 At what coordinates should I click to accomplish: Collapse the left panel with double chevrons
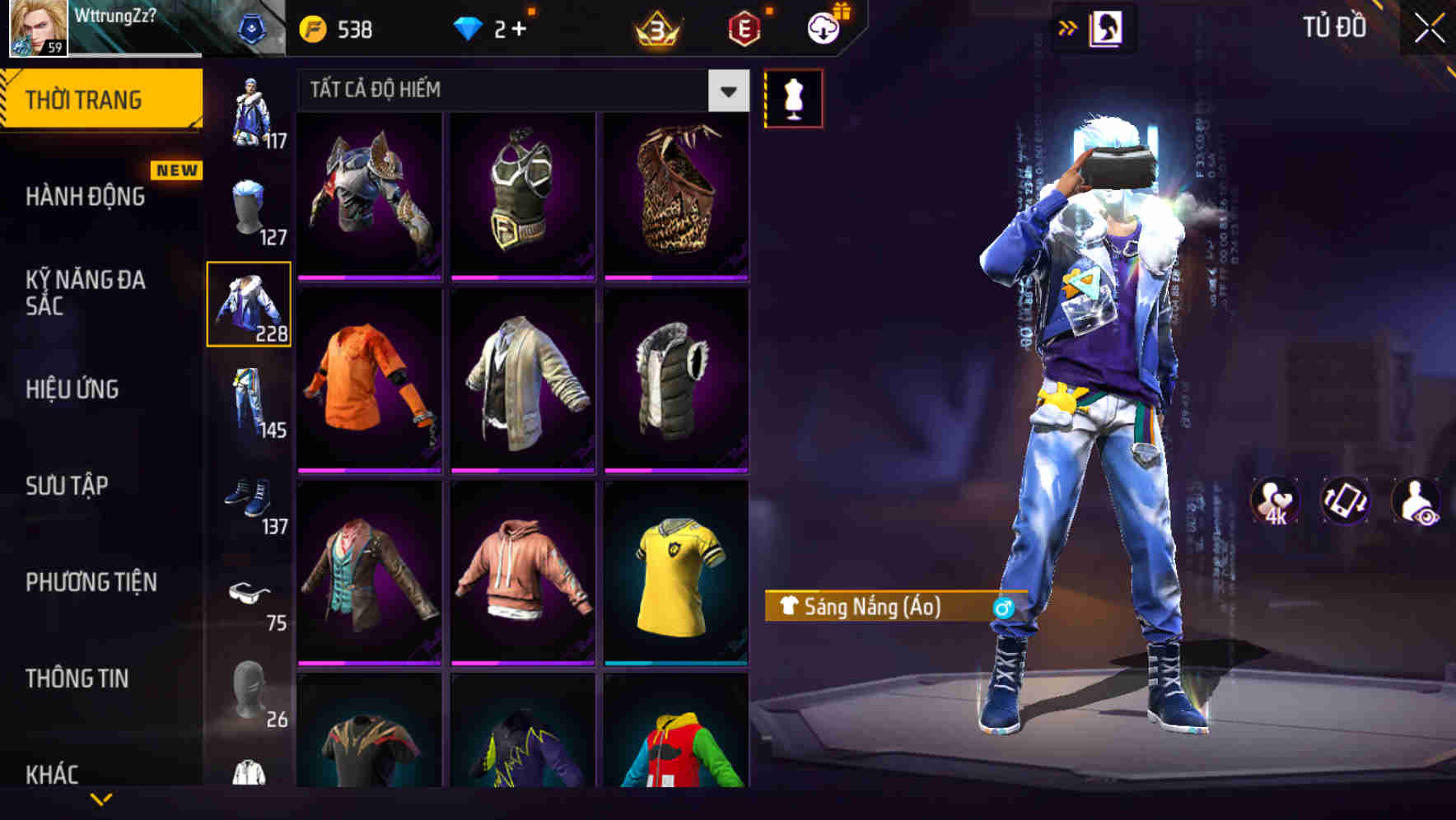point(1068,27)
